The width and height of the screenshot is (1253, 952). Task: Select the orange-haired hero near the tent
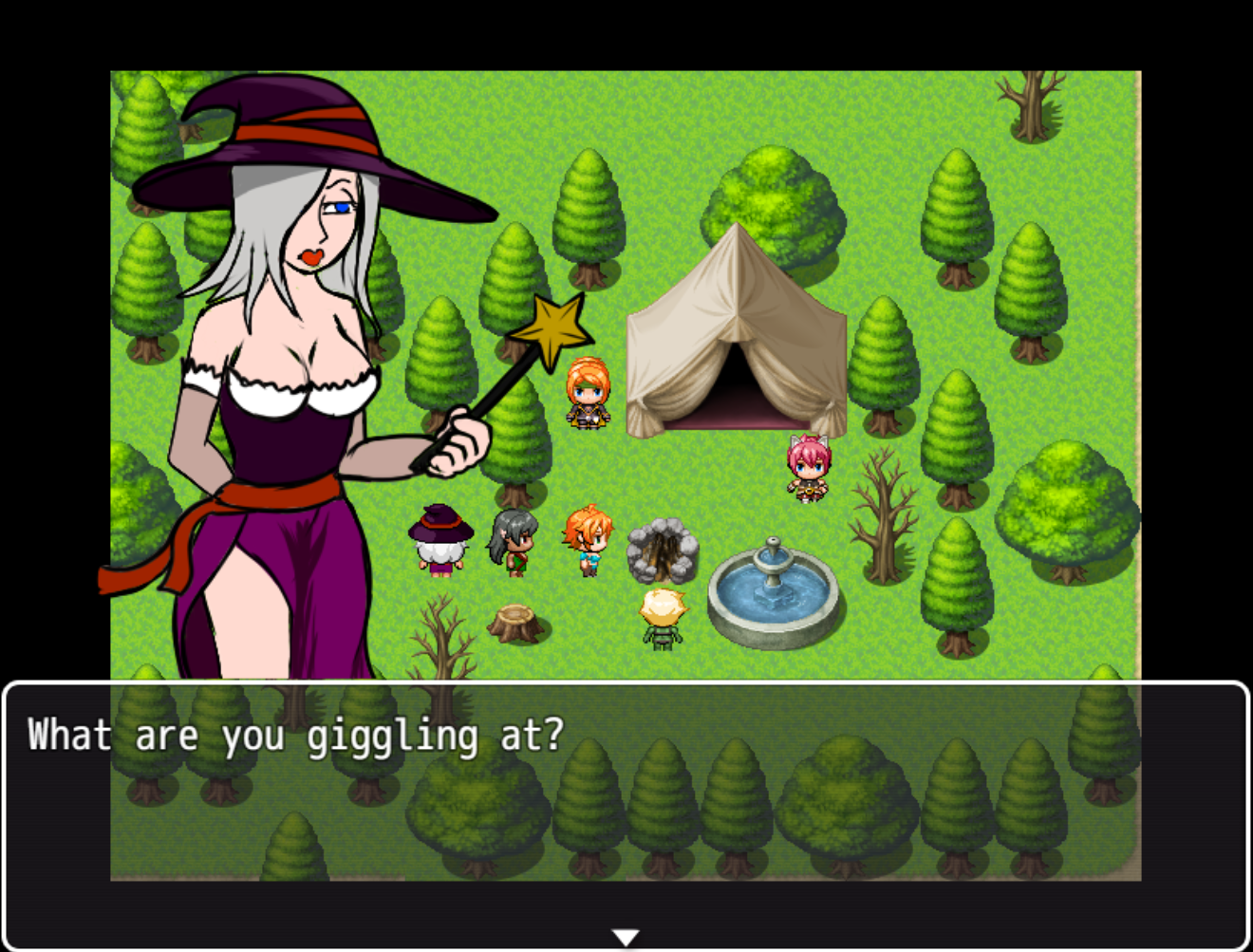click(587, 394)
